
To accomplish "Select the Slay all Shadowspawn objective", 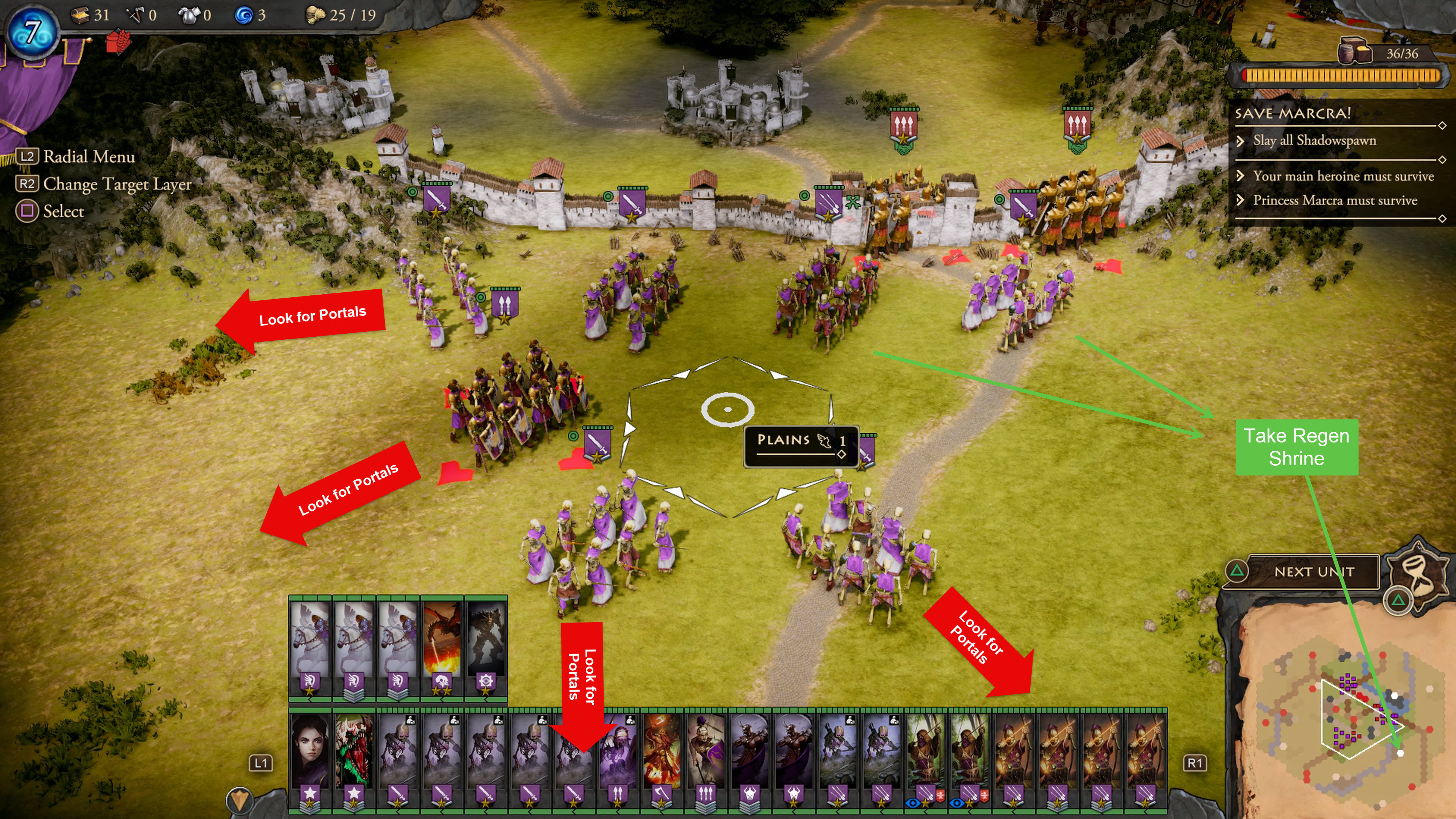I will [1314, 140].
